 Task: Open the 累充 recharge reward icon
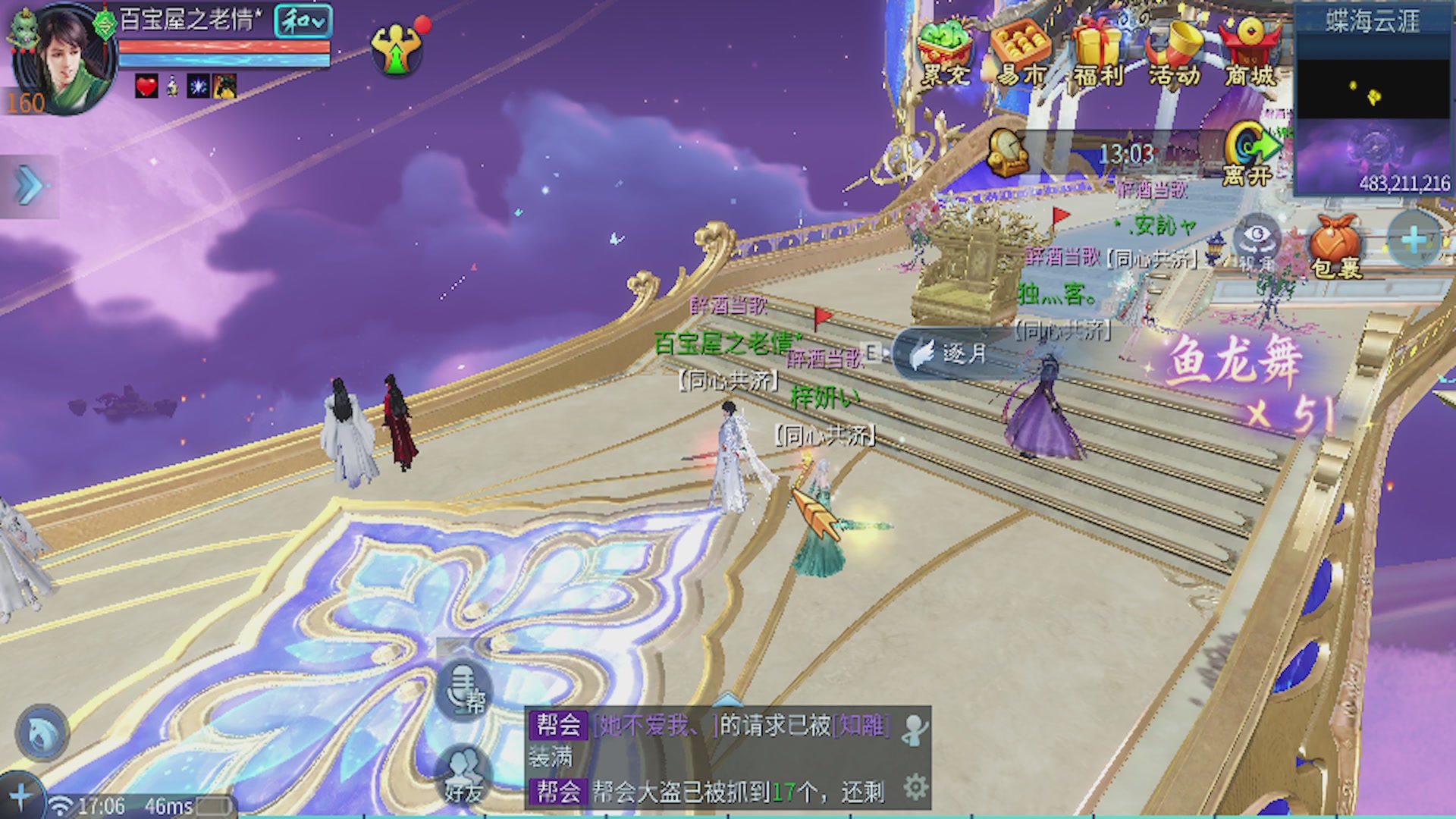click(943, 52)
